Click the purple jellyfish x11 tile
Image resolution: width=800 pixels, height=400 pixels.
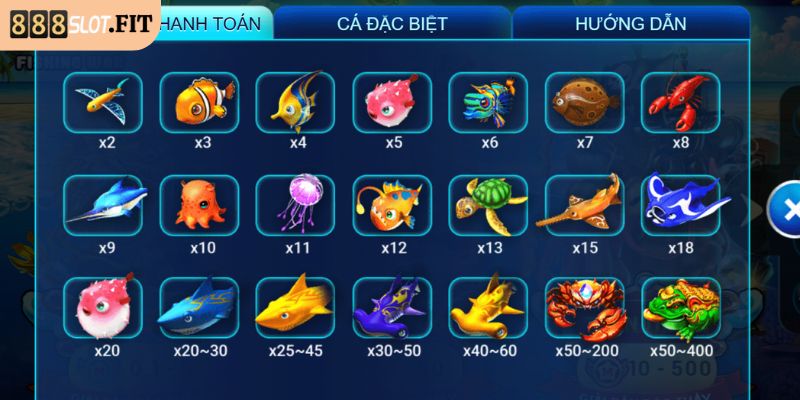click(295, 204)
